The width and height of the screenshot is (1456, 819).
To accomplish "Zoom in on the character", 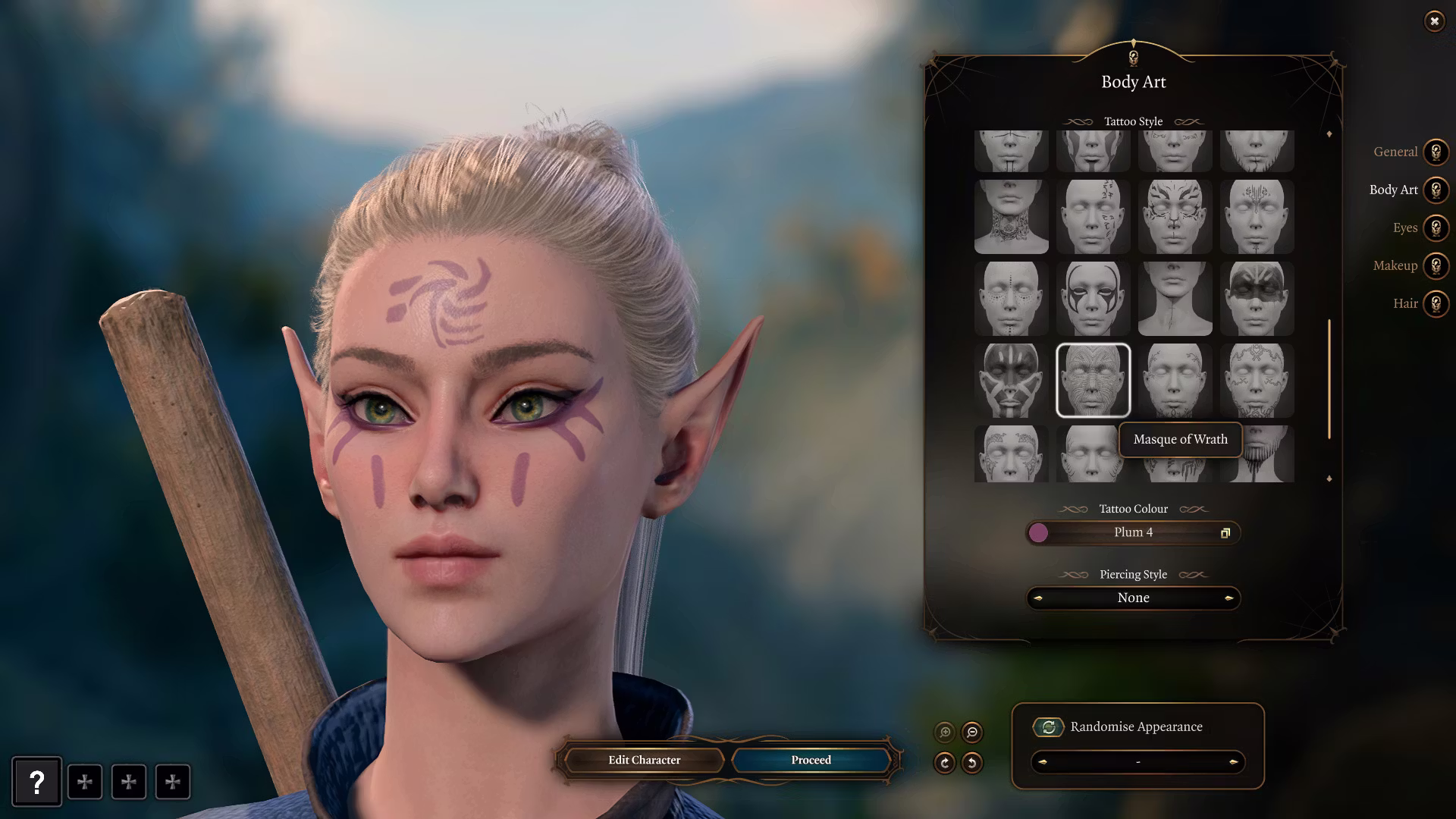I will point(945,733).
